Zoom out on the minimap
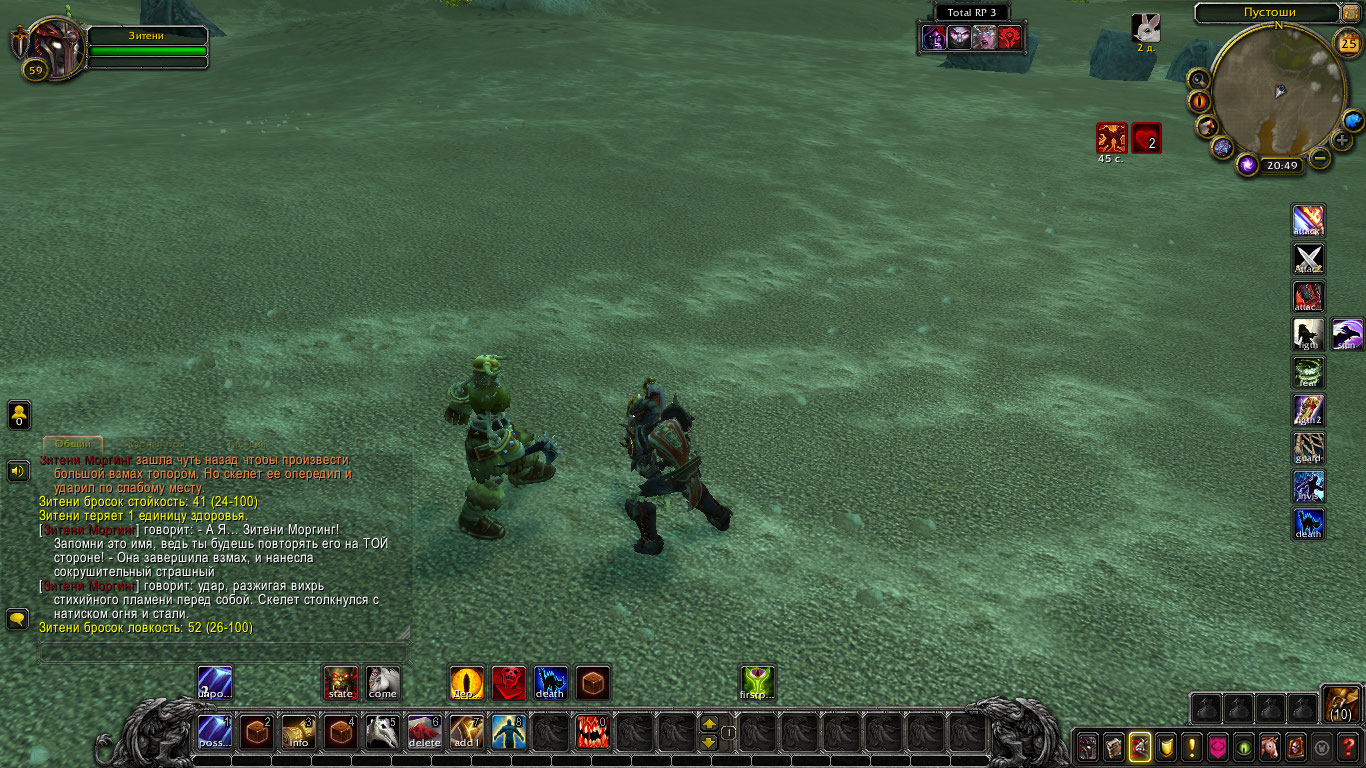Image resolution: width=1366 pixels, height=768 pixels. tap(1321, 158)
